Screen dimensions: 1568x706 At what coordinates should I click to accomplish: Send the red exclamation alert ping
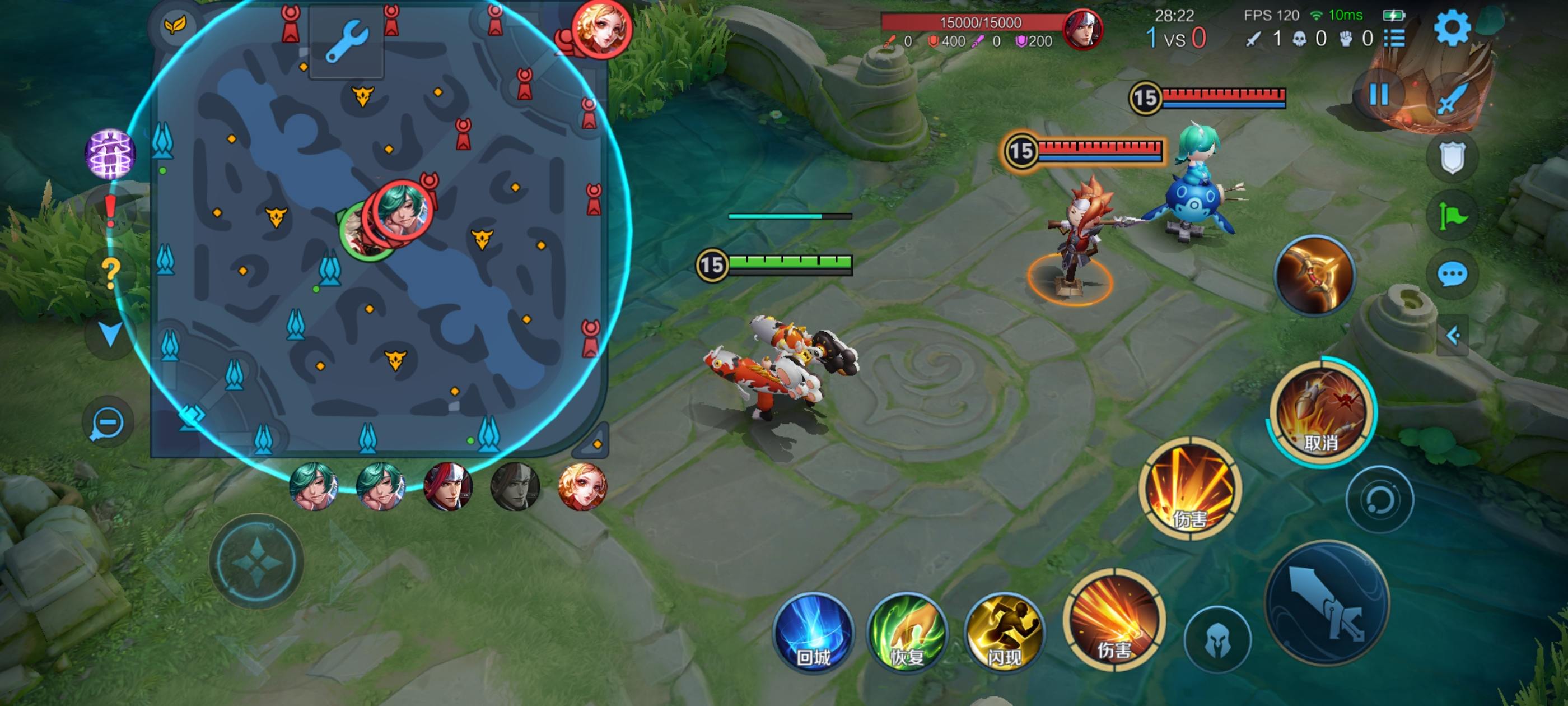click(x=110, y=211)
